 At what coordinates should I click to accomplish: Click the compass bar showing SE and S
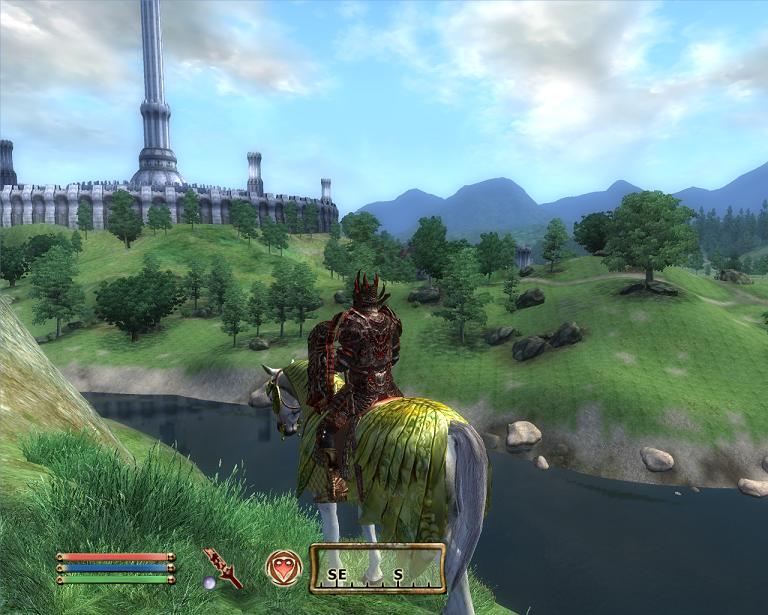point(377,569)
